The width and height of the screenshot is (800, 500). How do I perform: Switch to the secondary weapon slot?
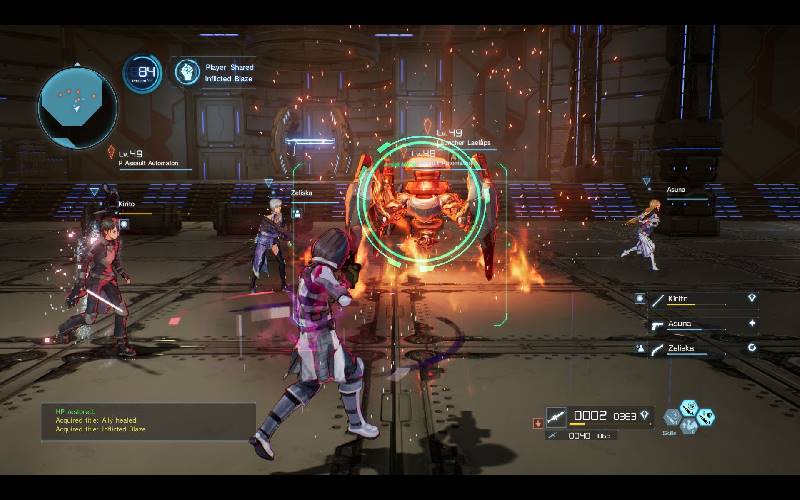[553, 436]
